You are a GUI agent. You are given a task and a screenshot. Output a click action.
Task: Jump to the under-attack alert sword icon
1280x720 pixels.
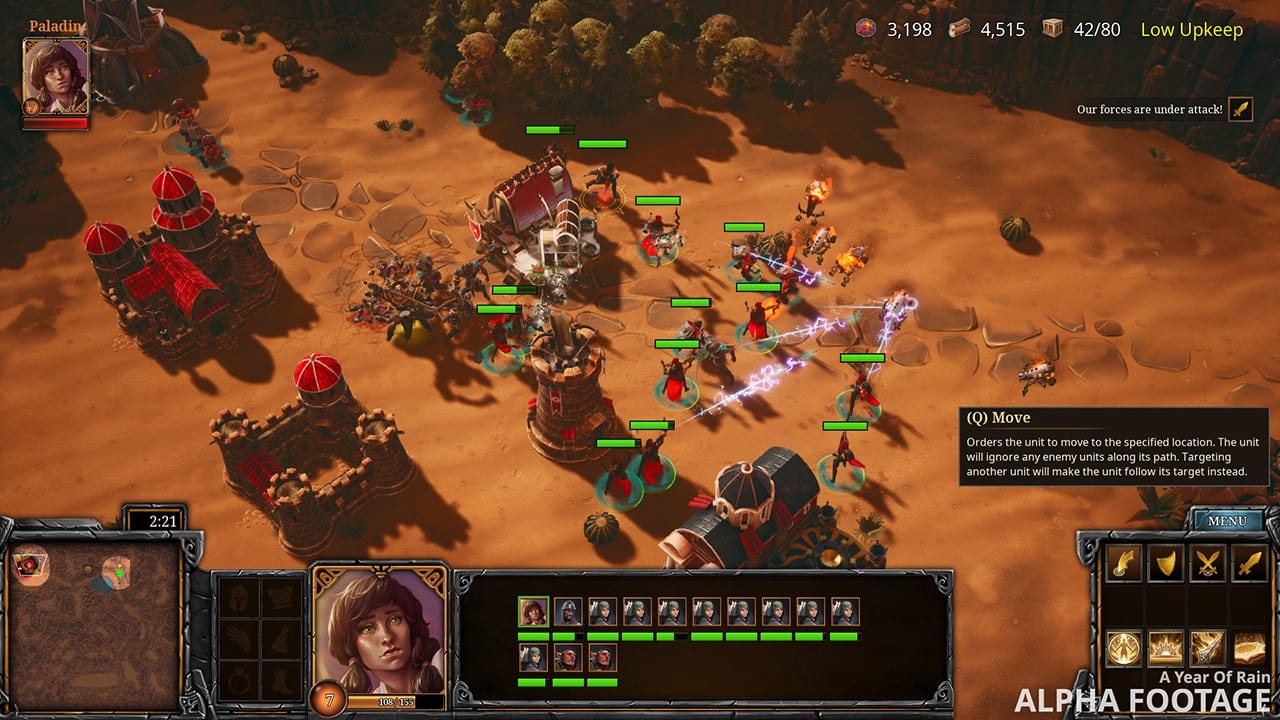pyautogui.click(x=1240, y=109)
